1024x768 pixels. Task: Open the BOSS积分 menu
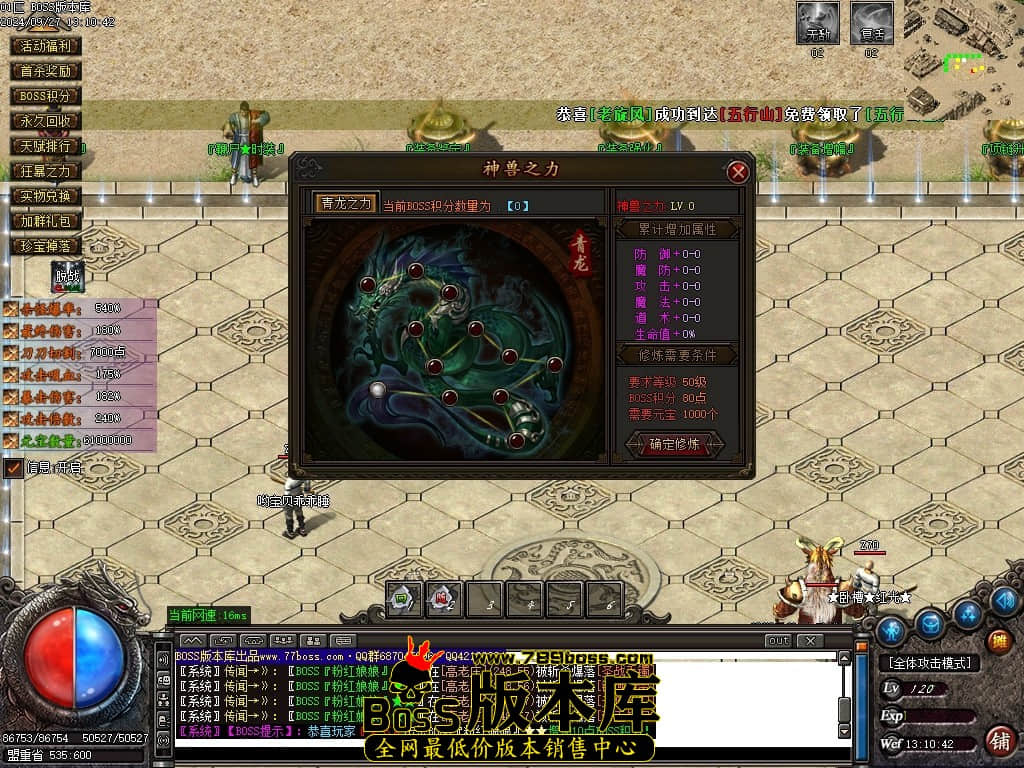click(x=46, y=96)
